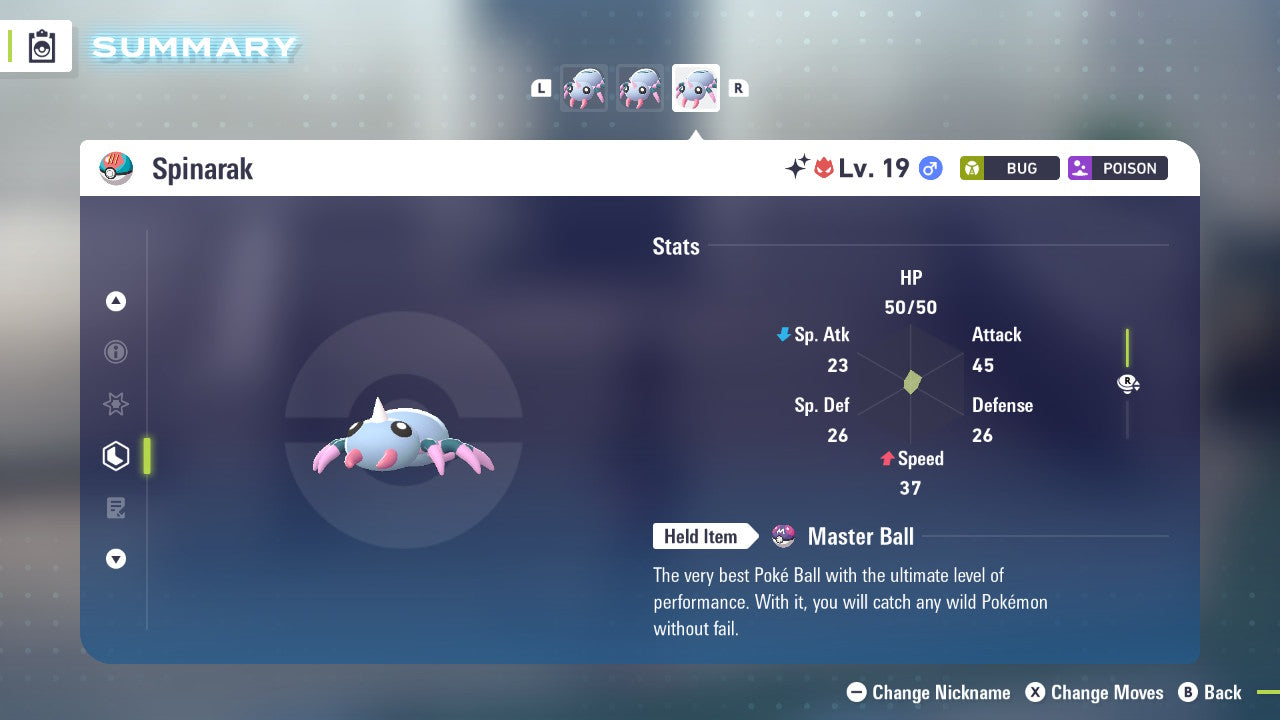This screenshot has height=720, width=1280.
Task: Click the selected Spinarak party thumbnail
Action: 696,87
